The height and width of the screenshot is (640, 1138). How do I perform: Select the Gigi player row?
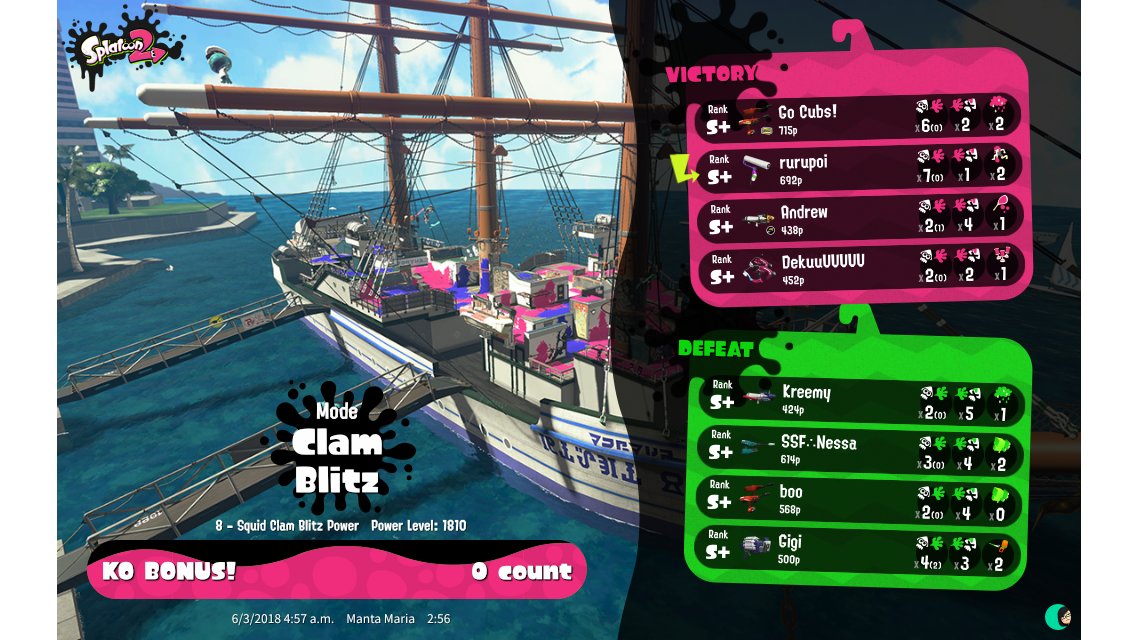(860, 548)
